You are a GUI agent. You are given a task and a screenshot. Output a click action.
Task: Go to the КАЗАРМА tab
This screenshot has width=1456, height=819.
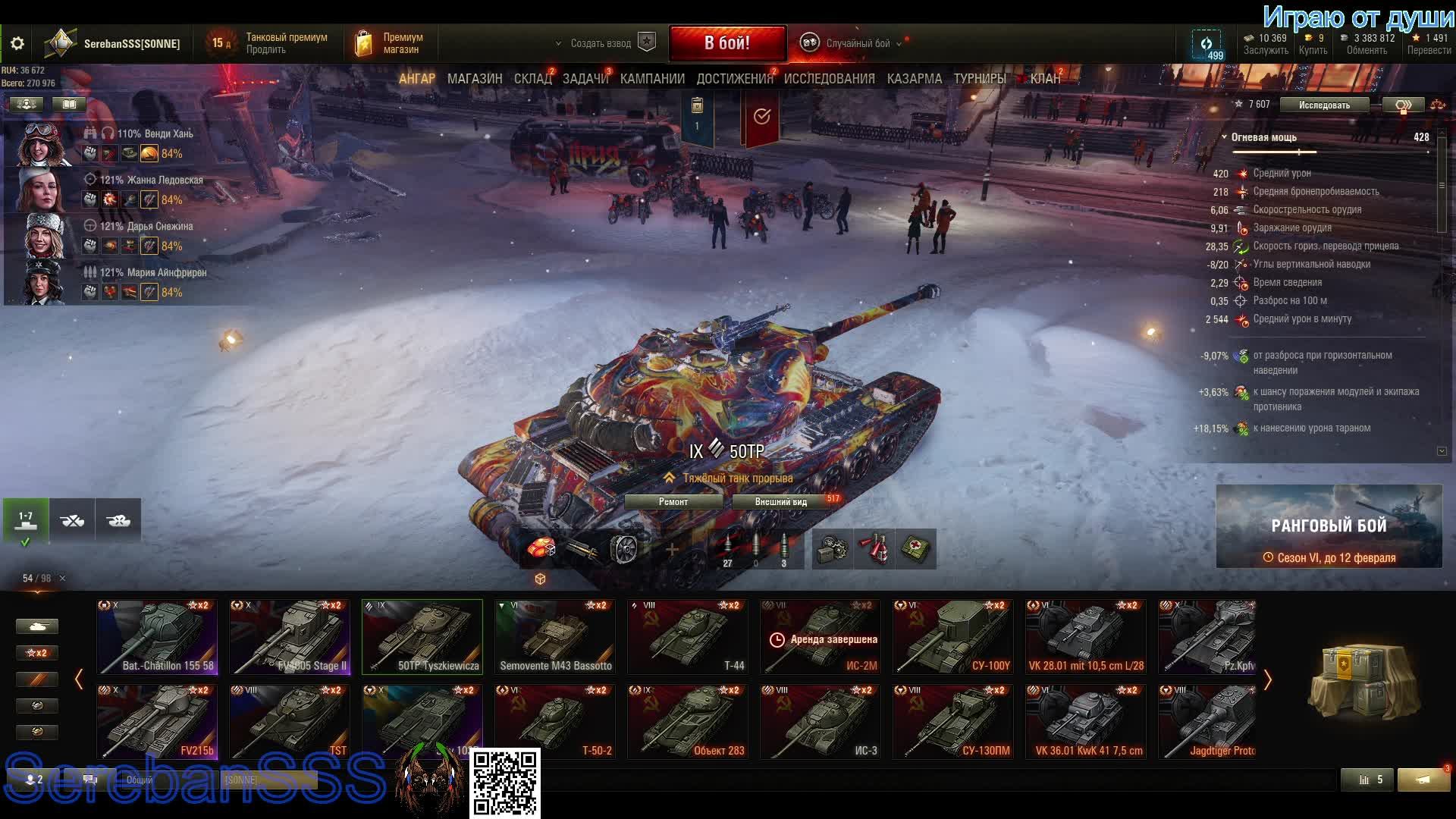point(914,79)
